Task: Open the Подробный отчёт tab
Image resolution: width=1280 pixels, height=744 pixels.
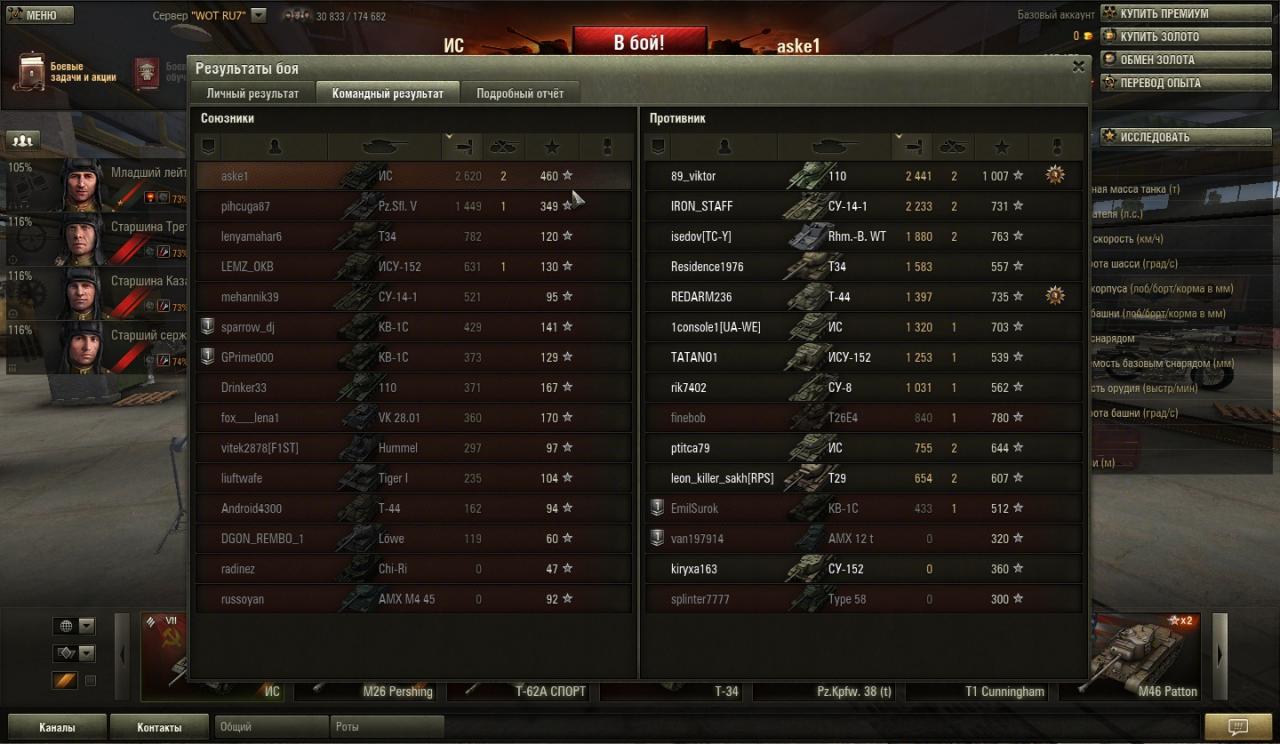Action: click(520, 94)
